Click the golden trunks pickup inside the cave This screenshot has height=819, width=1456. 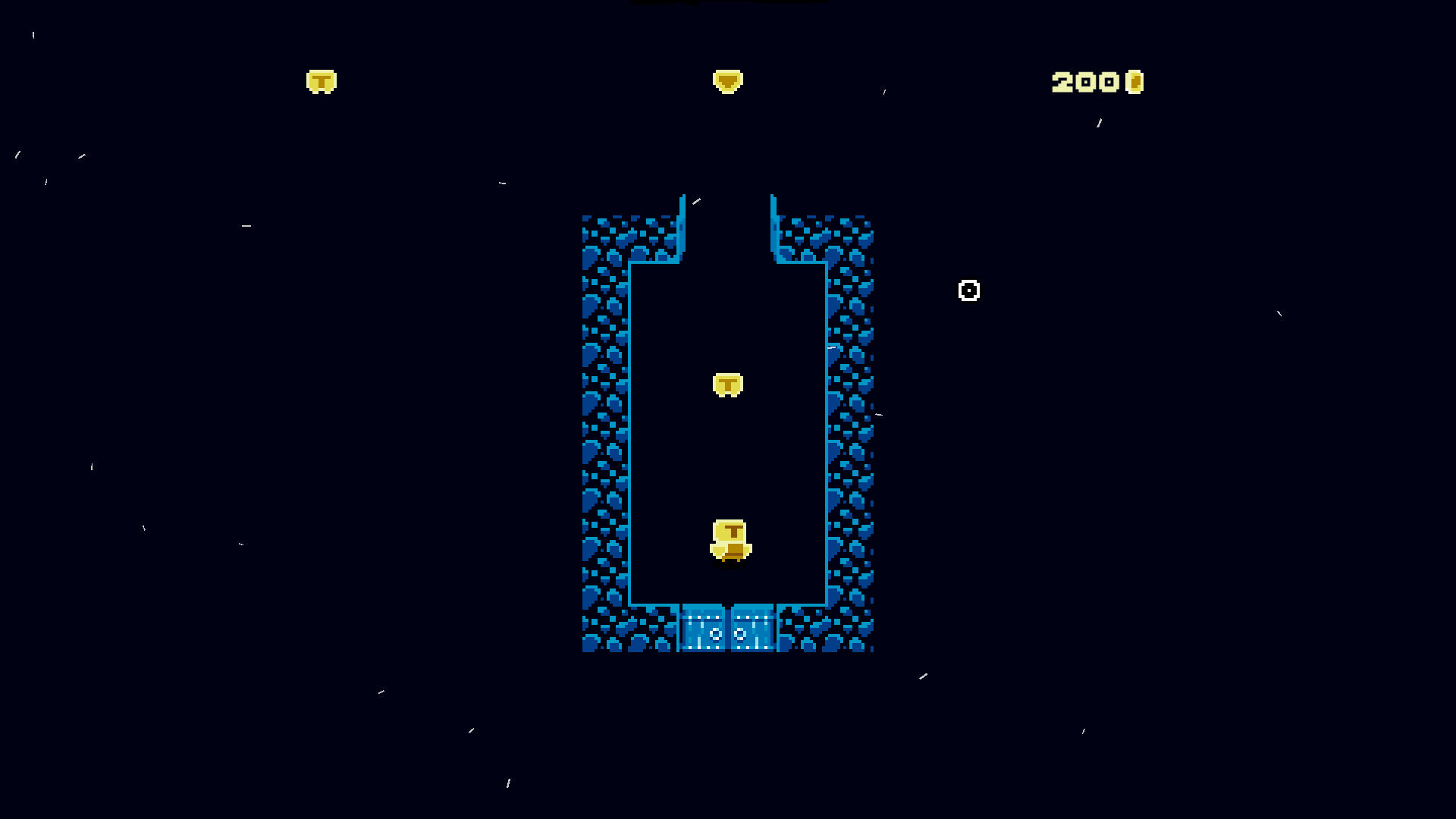726,385
